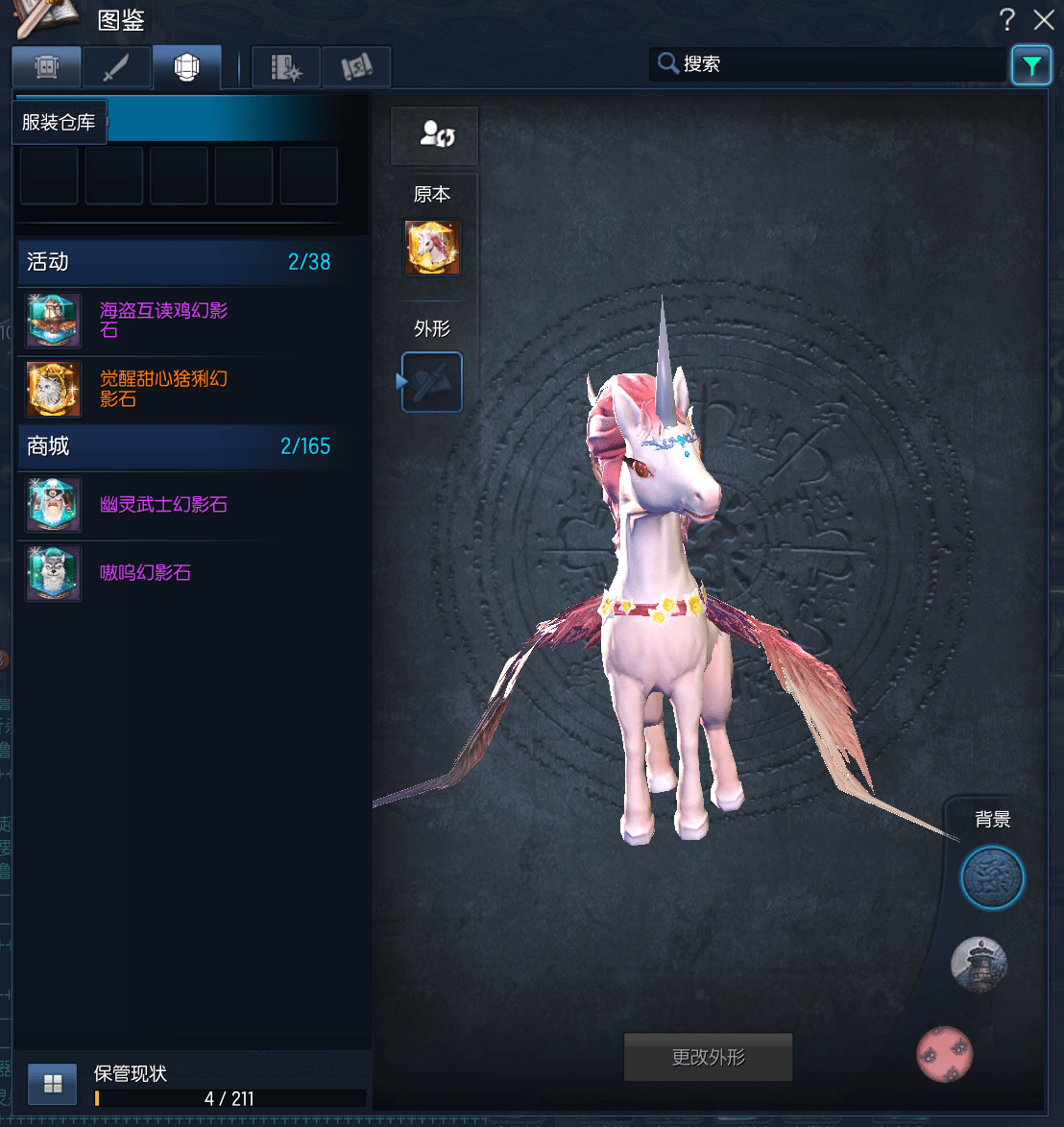
Task: Open the book with star tab
Action: [286, 67]
